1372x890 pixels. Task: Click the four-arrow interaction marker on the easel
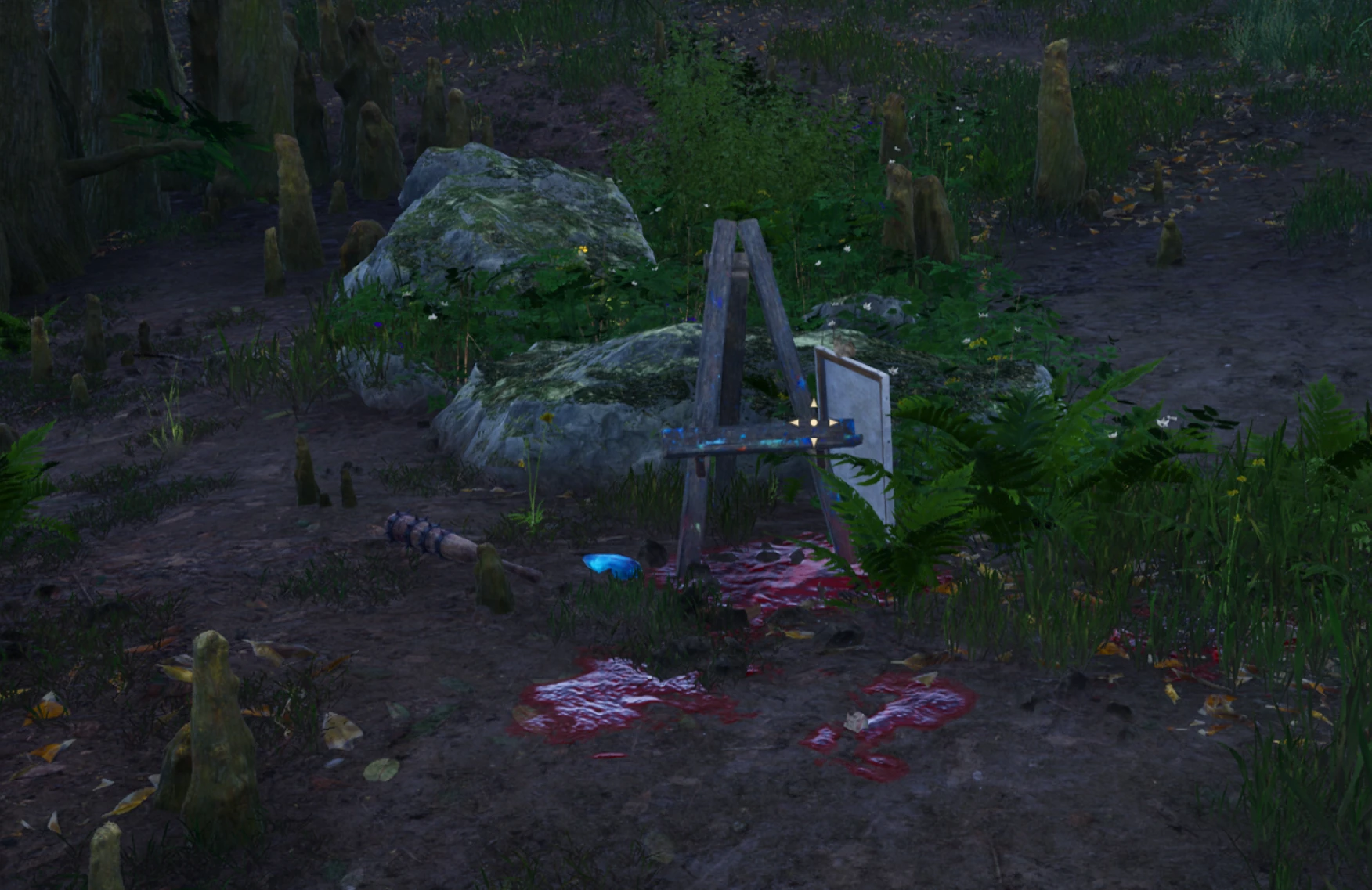[813, 423]
